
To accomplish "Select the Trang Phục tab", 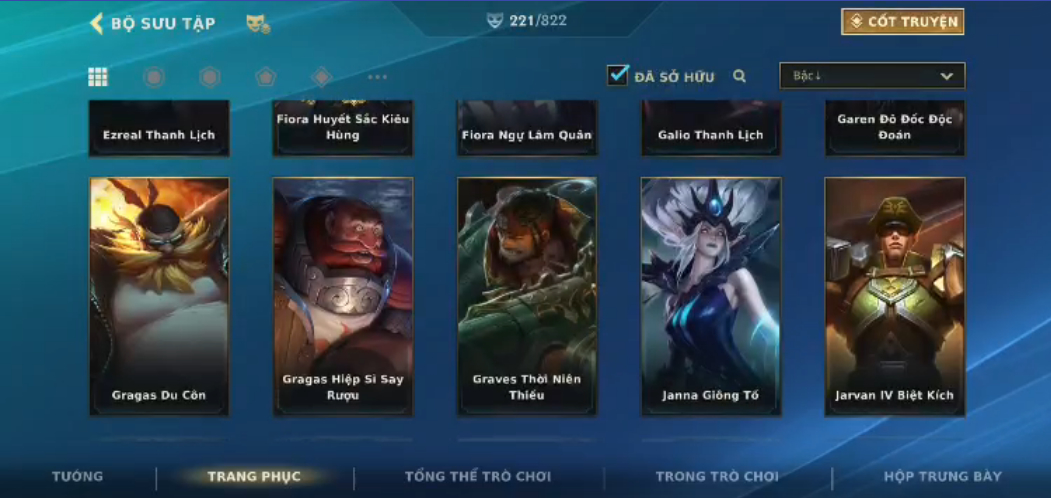I will pos(254,476).
